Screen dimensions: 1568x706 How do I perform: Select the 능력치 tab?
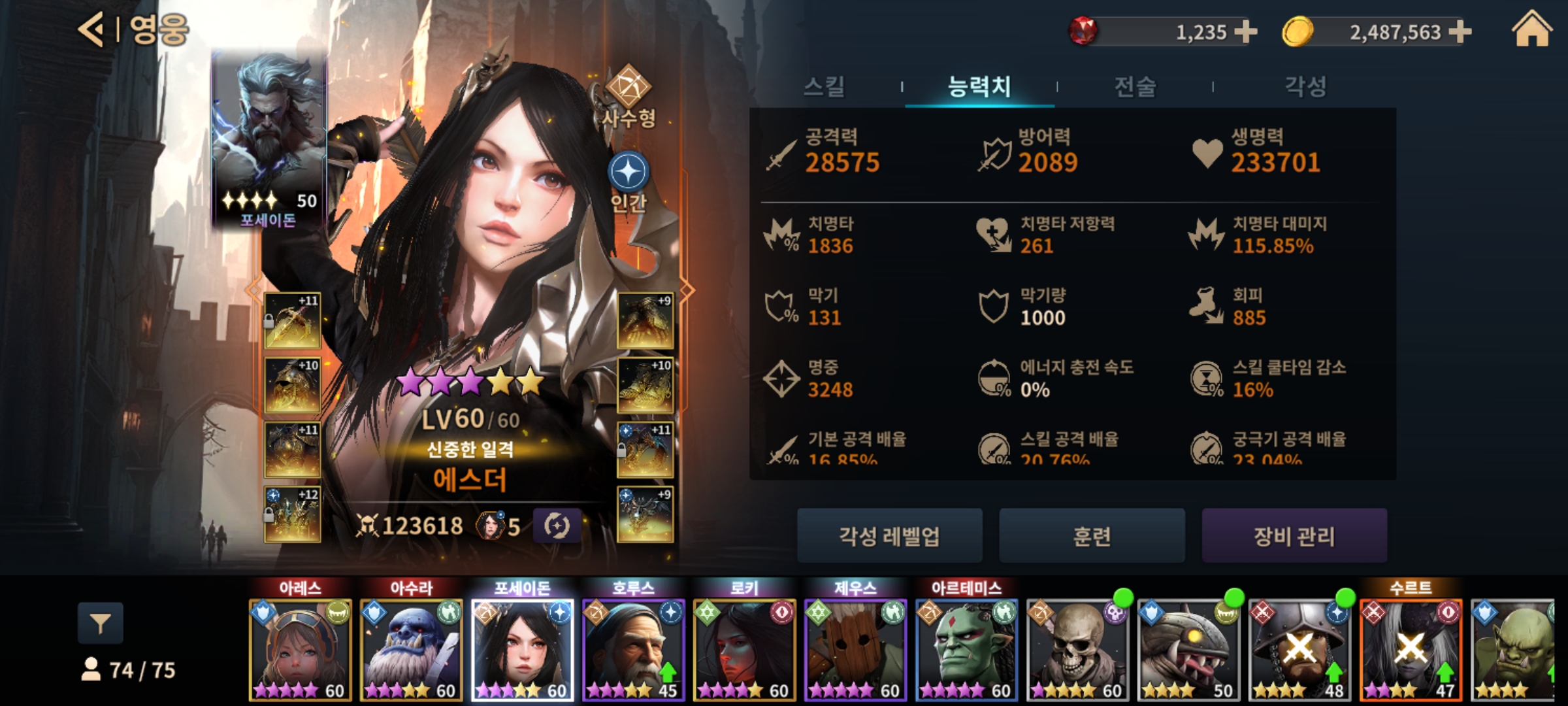(979, 86)
